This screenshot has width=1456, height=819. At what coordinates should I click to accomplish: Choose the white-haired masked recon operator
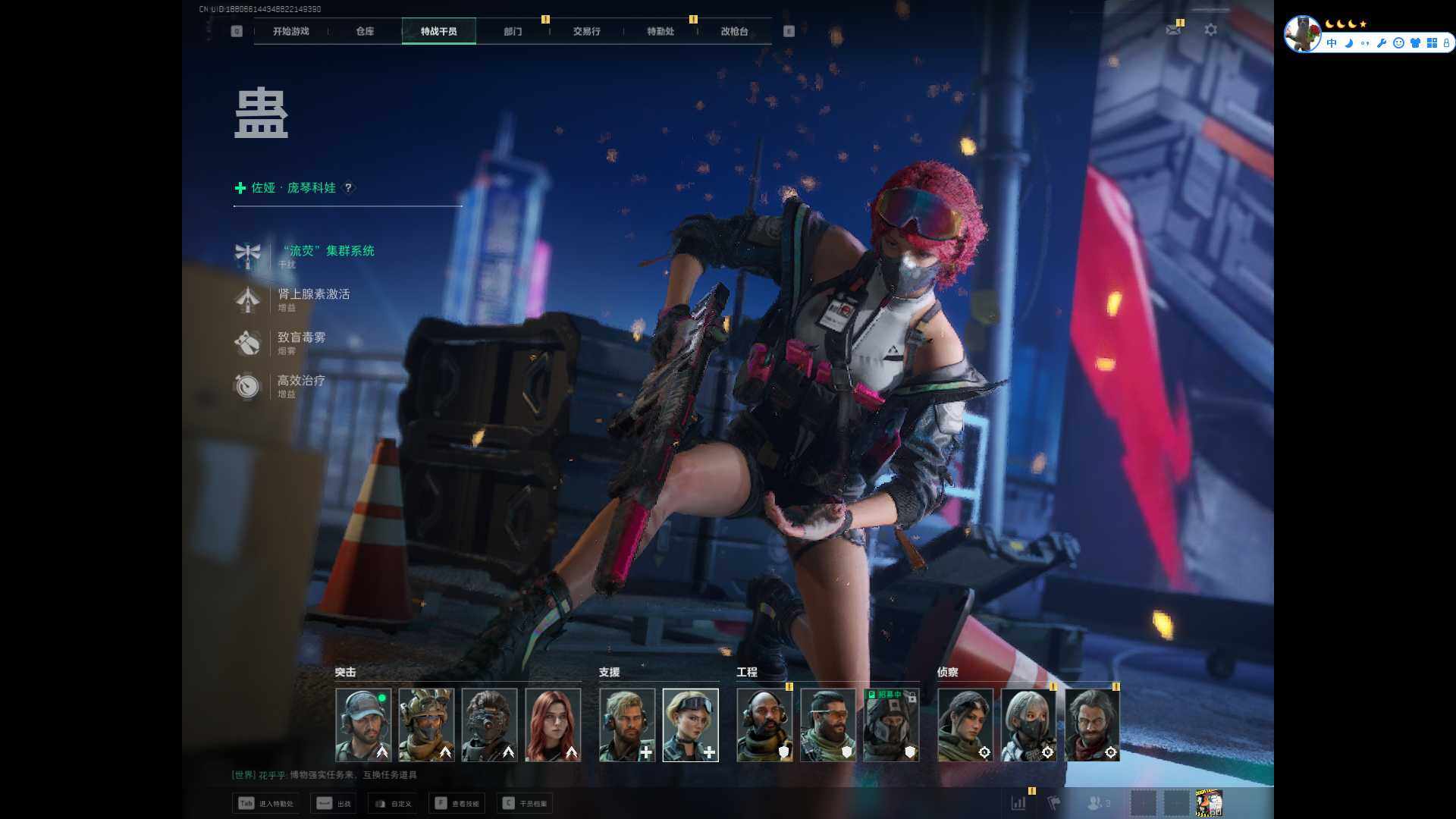pos(1028,724)
